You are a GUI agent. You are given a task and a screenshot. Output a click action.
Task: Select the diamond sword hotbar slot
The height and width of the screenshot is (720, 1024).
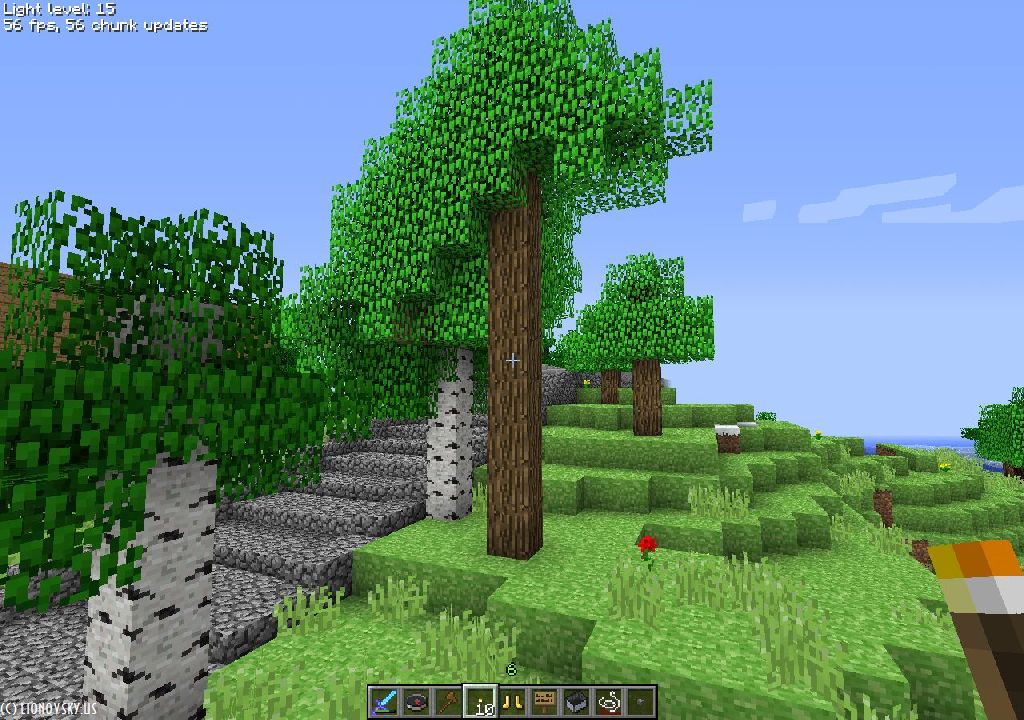pos(384,702)
